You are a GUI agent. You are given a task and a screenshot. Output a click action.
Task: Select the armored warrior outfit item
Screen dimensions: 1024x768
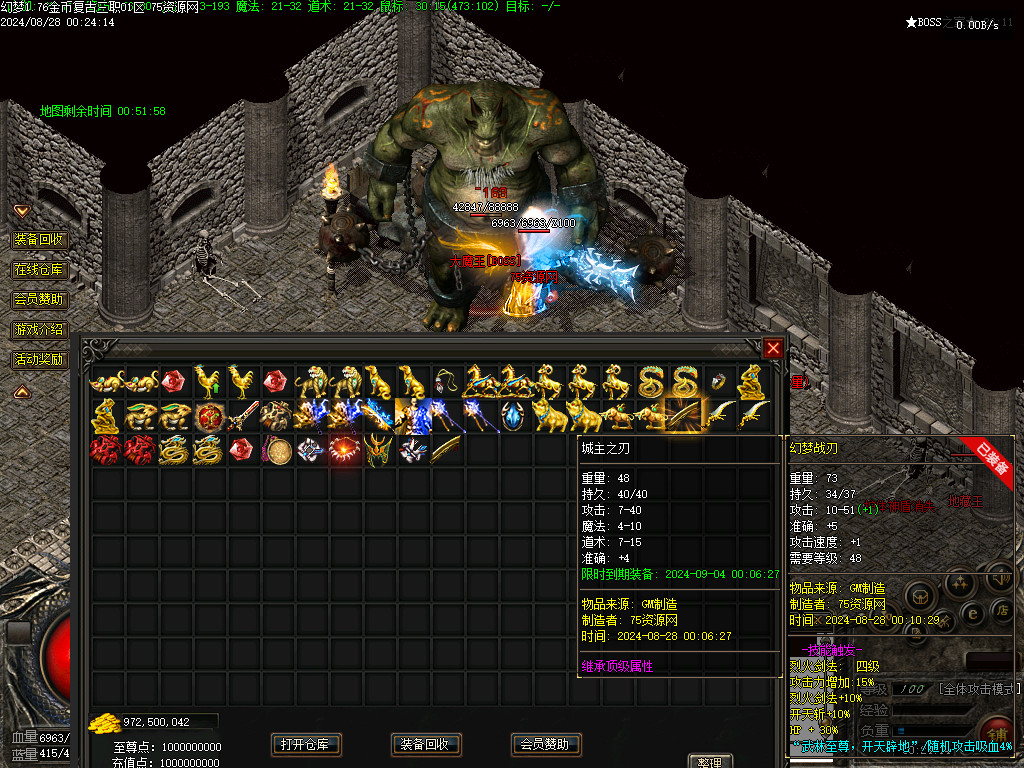coord(411,415)
